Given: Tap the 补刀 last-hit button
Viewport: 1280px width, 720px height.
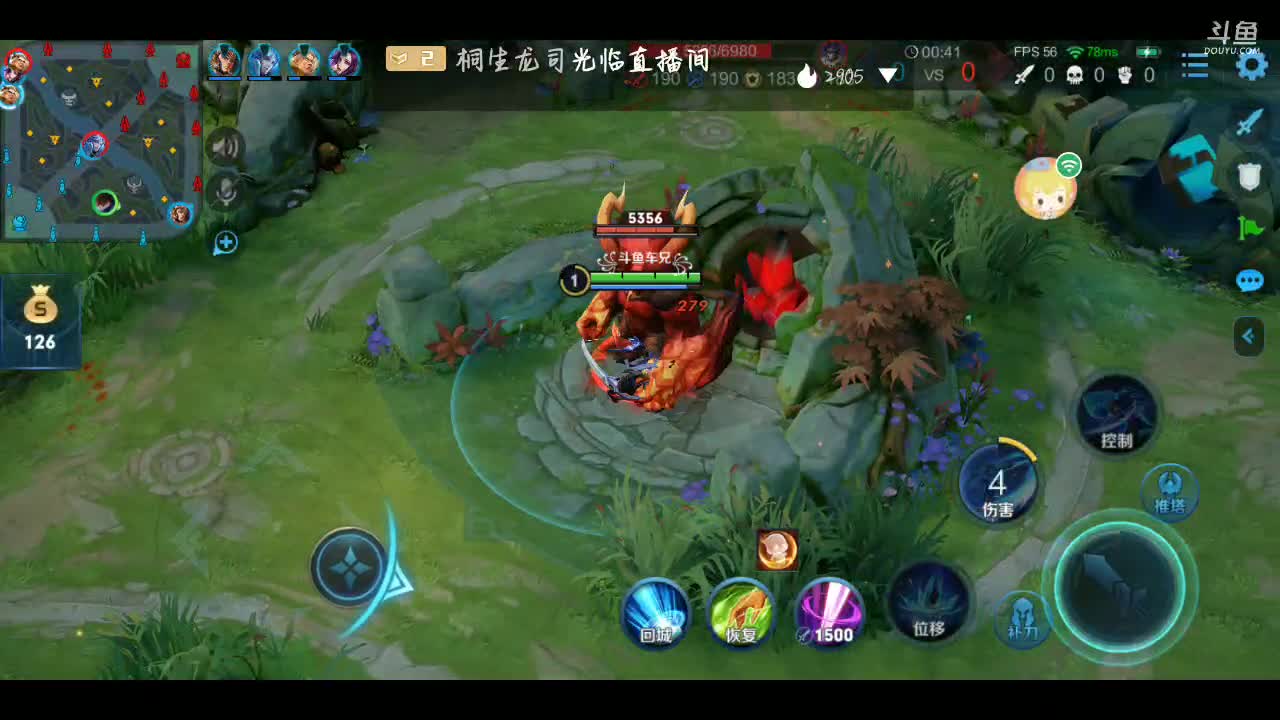Looking at the screenshot, I should 1022,618.
